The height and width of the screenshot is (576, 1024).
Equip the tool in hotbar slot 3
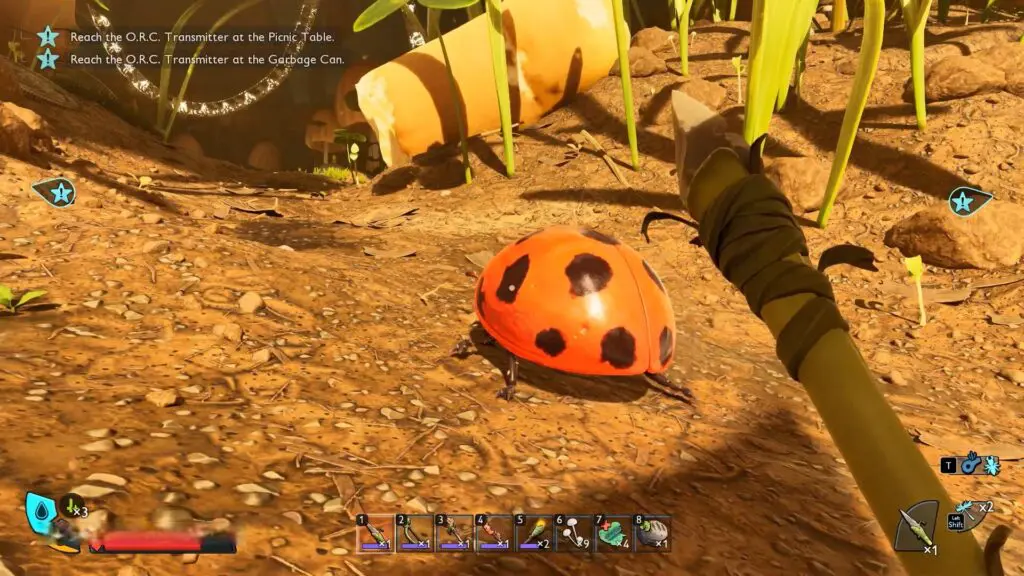(x=454, y=533)
